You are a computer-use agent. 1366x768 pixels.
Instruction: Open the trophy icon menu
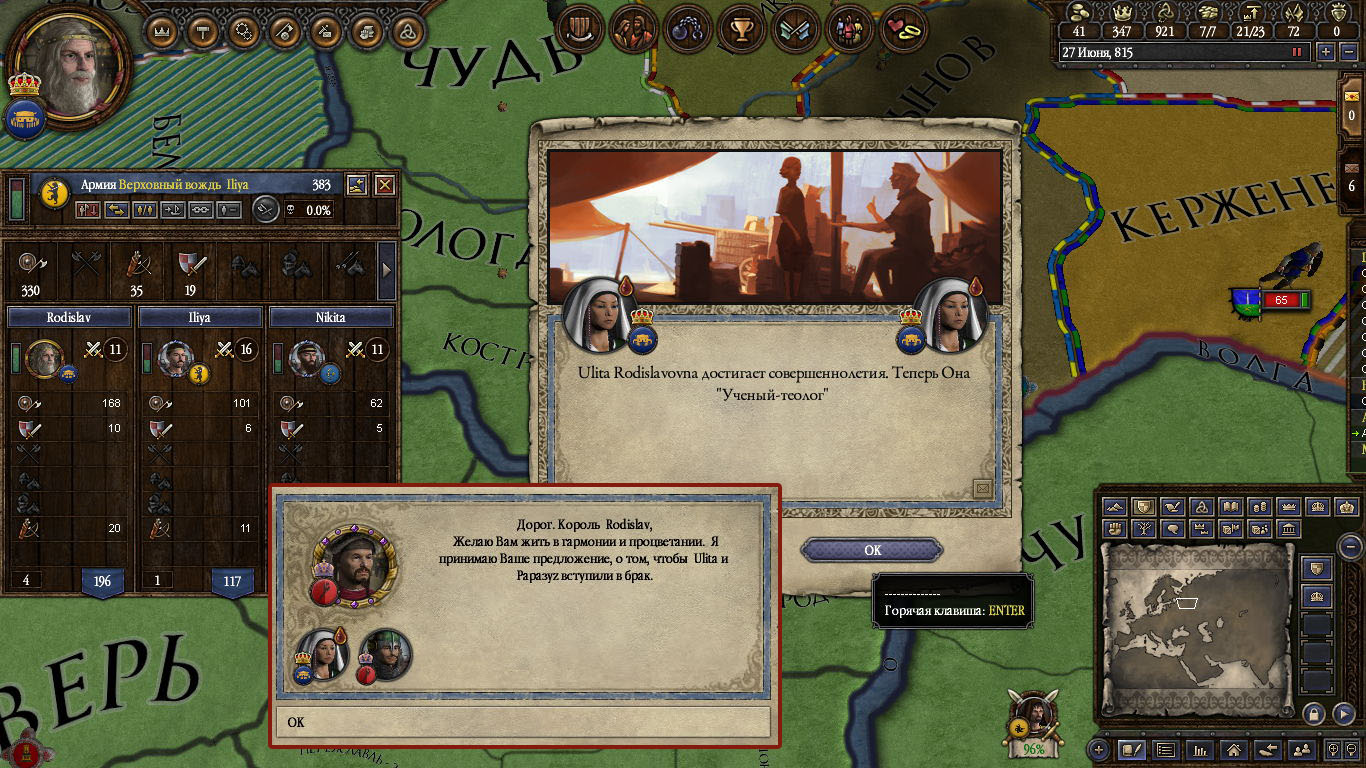click(x=741, y=31)
